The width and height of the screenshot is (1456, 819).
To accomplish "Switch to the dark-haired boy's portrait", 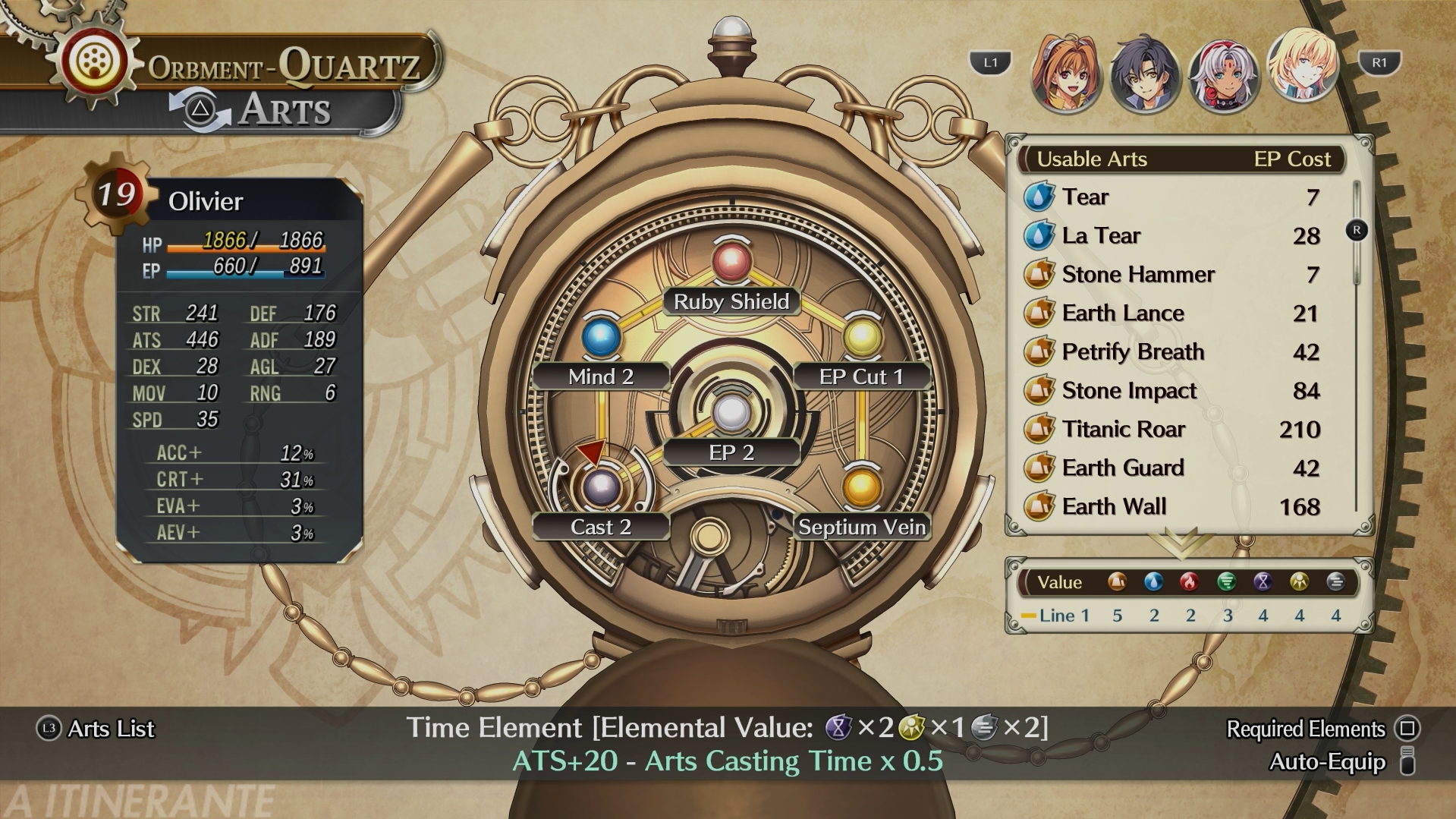I will click(1144, 75).
